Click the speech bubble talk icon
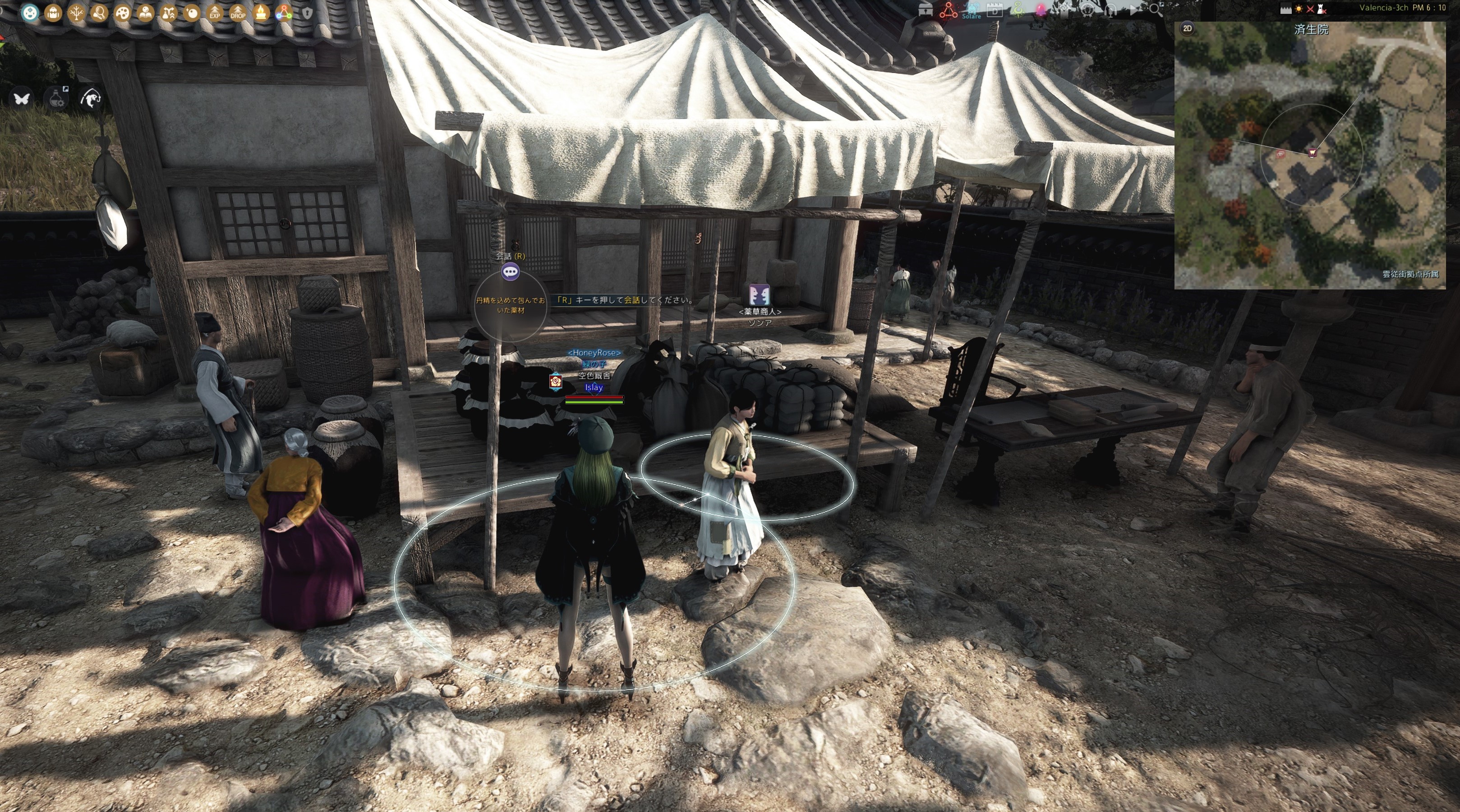The width and height of the screenshot is (1460, 812). click(x=510, y=272)
